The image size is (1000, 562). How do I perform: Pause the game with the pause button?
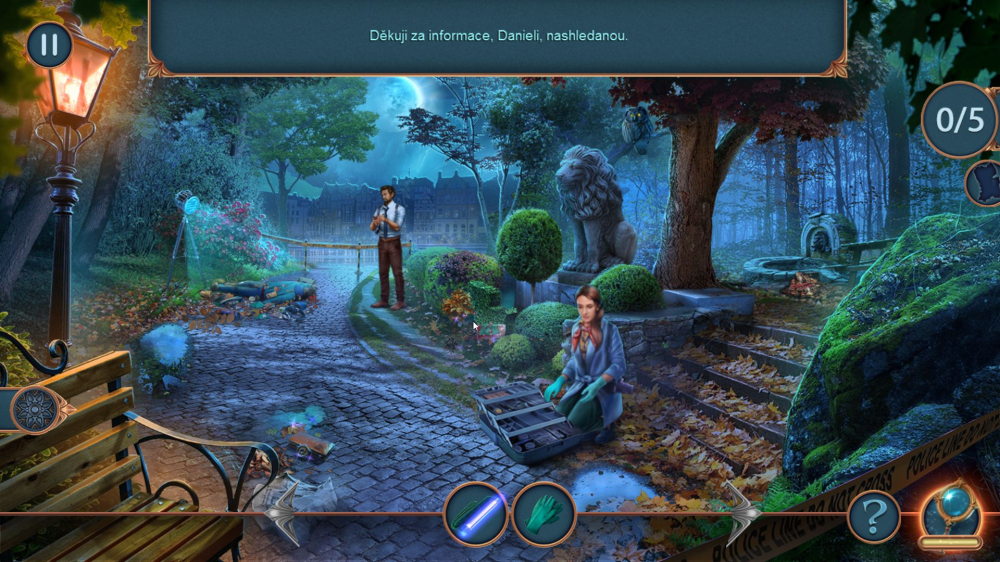pos(48,45)
